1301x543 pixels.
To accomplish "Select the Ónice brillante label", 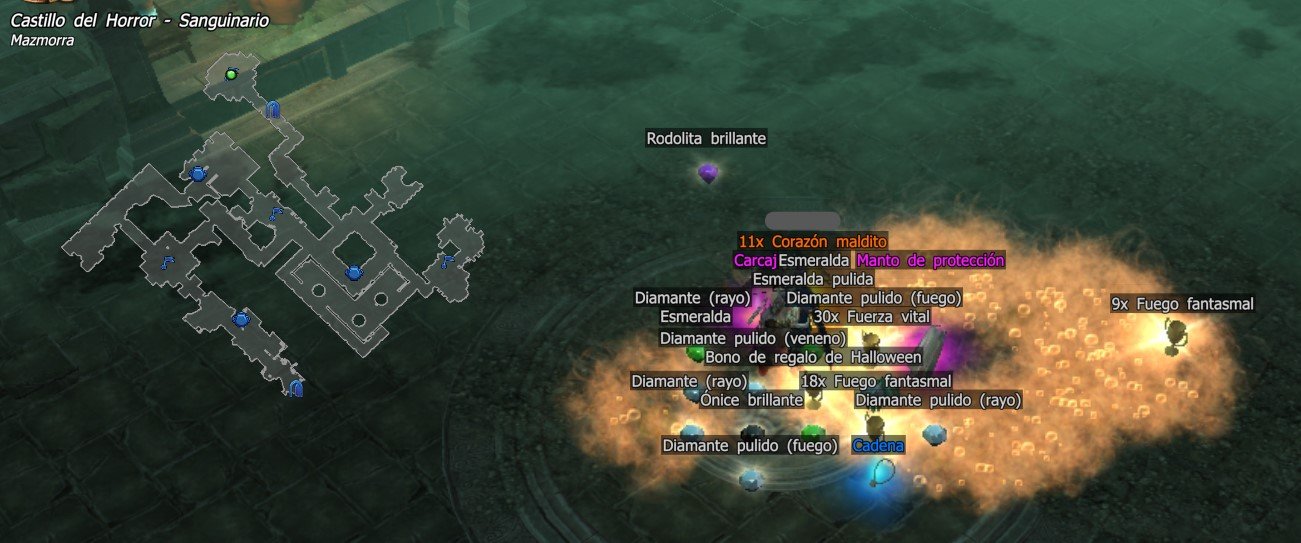I will (x=751, y=400).
